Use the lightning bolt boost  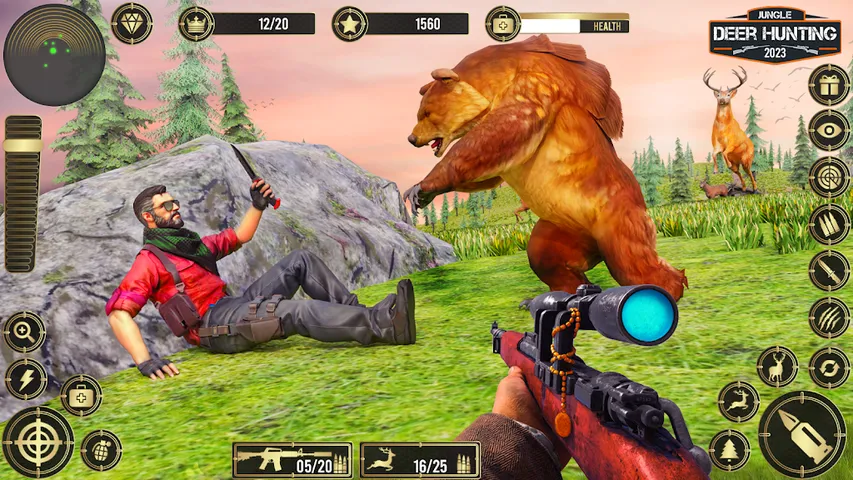25,379
